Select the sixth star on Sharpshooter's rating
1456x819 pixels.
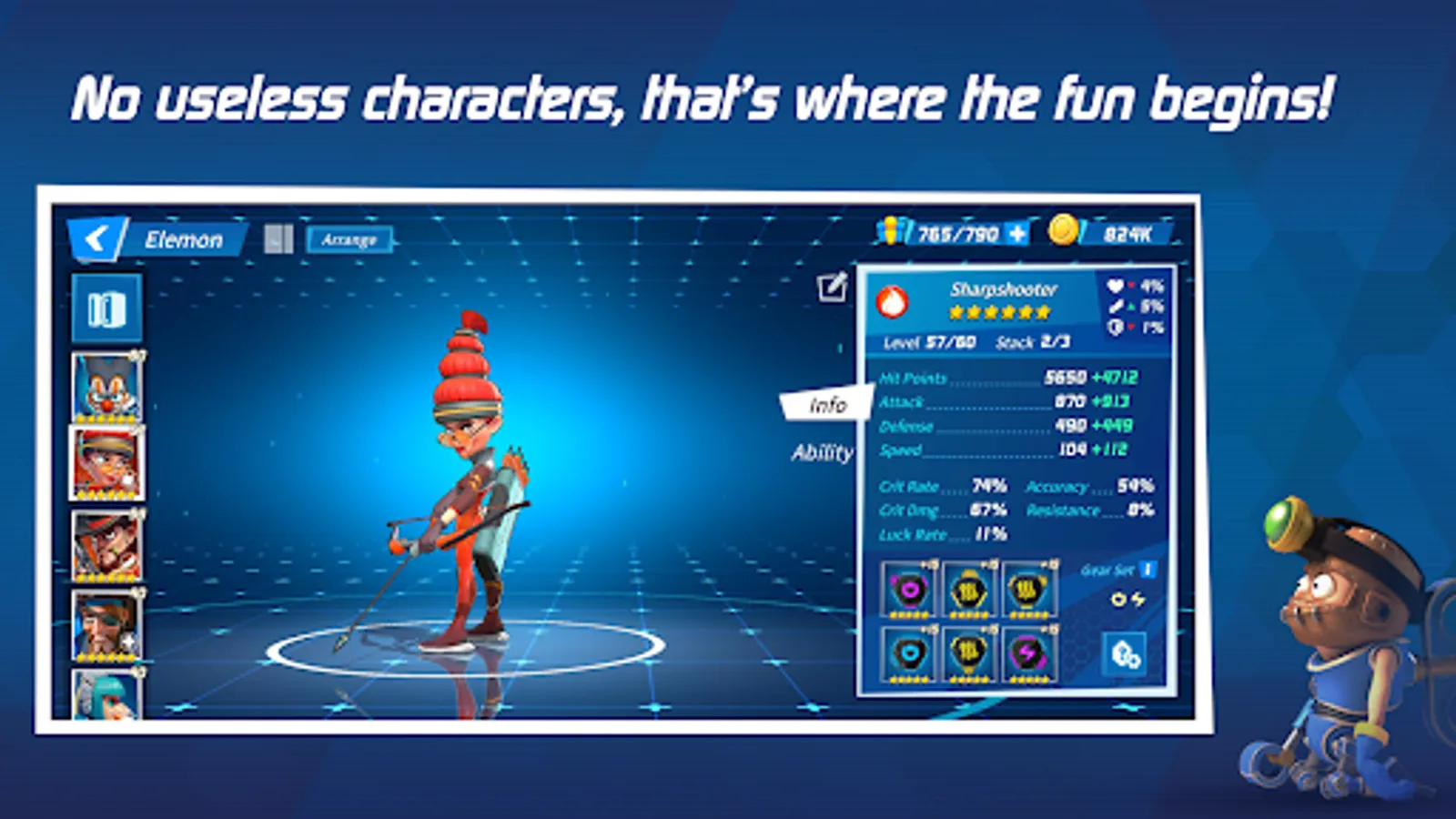tap(1043, 313)
